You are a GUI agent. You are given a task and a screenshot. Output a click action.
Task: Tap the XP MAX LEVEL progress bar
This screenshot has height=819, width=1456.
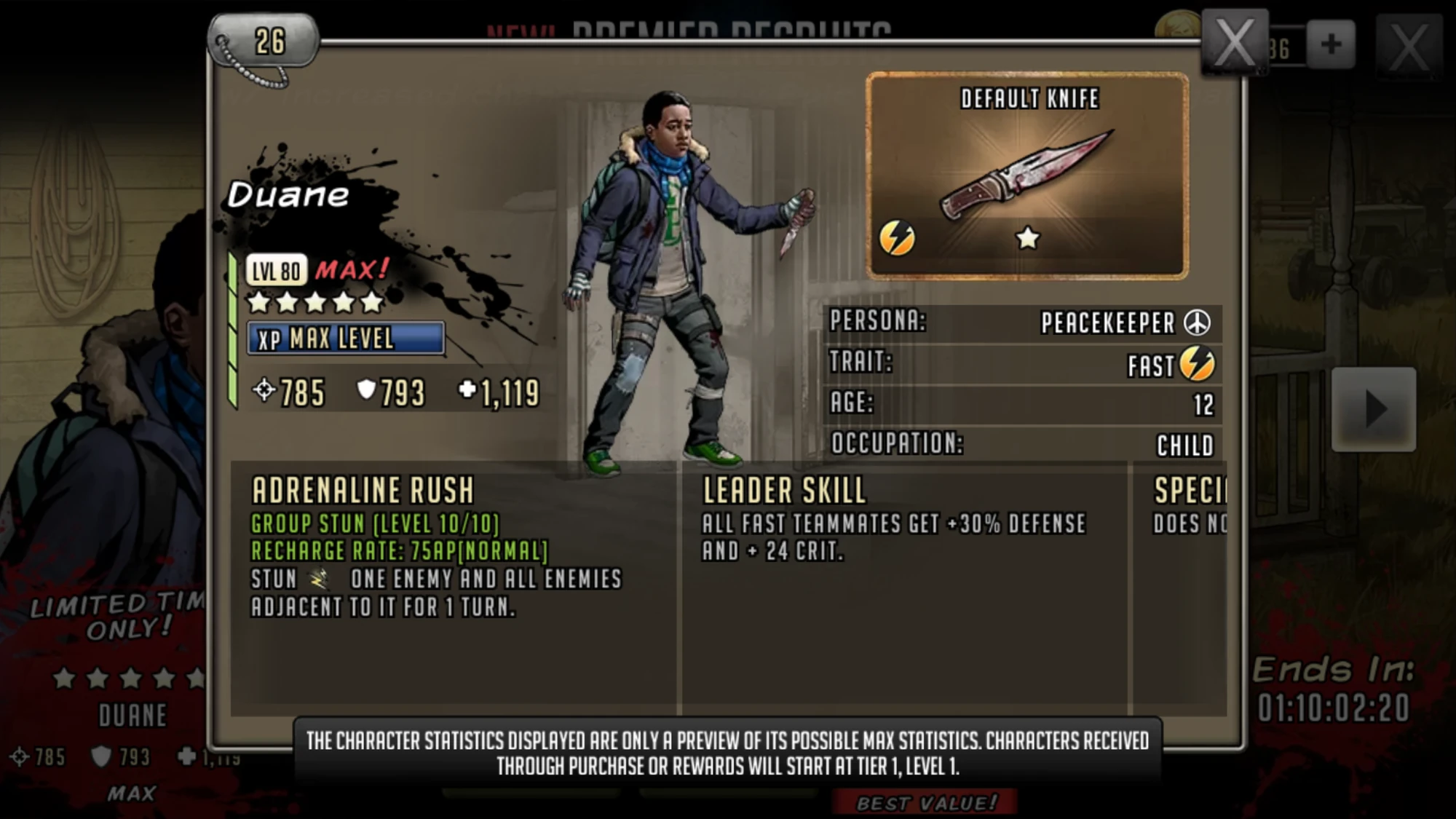347,339
